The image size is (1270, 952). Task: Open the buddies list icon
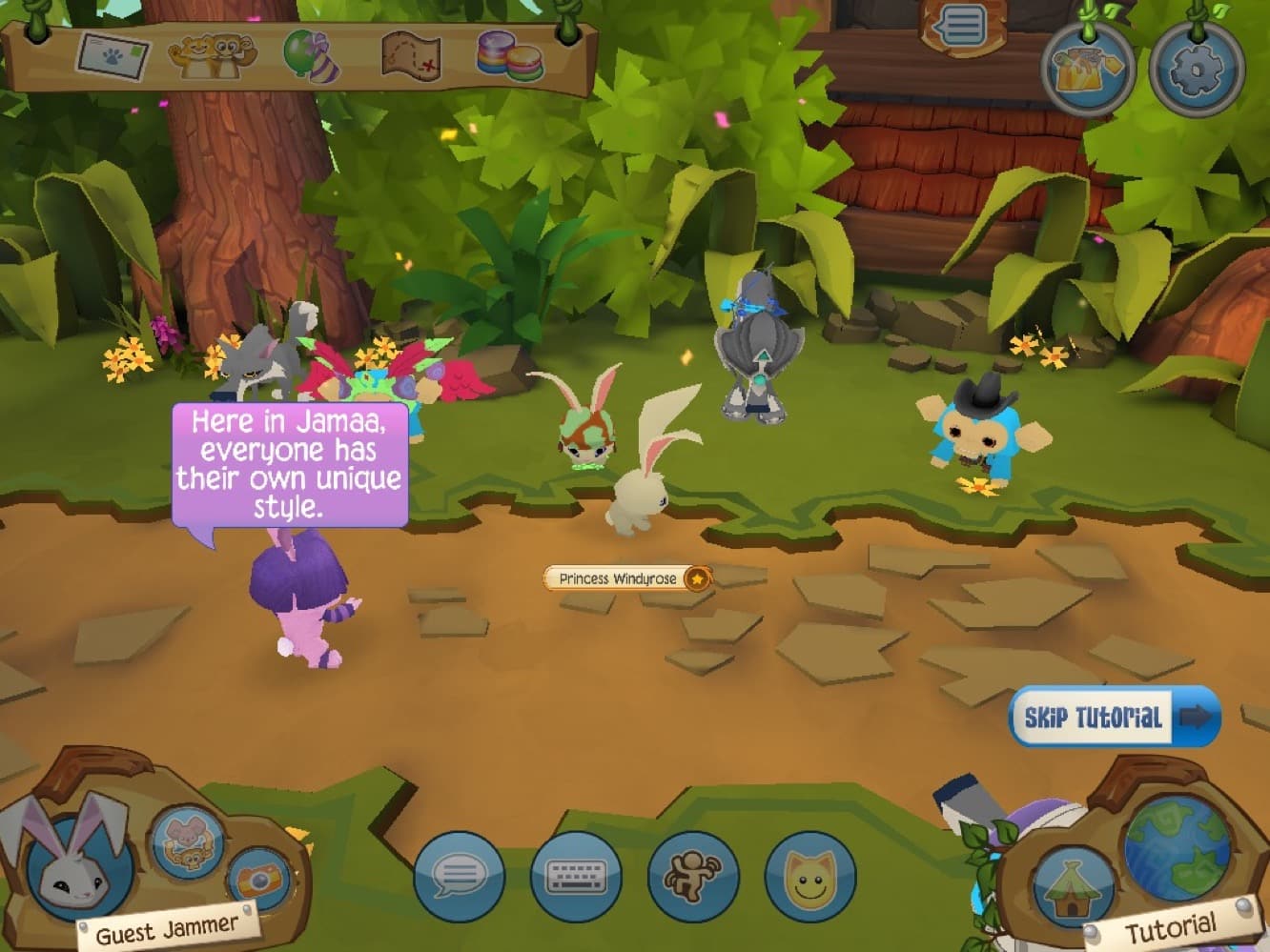click(212, 56)
